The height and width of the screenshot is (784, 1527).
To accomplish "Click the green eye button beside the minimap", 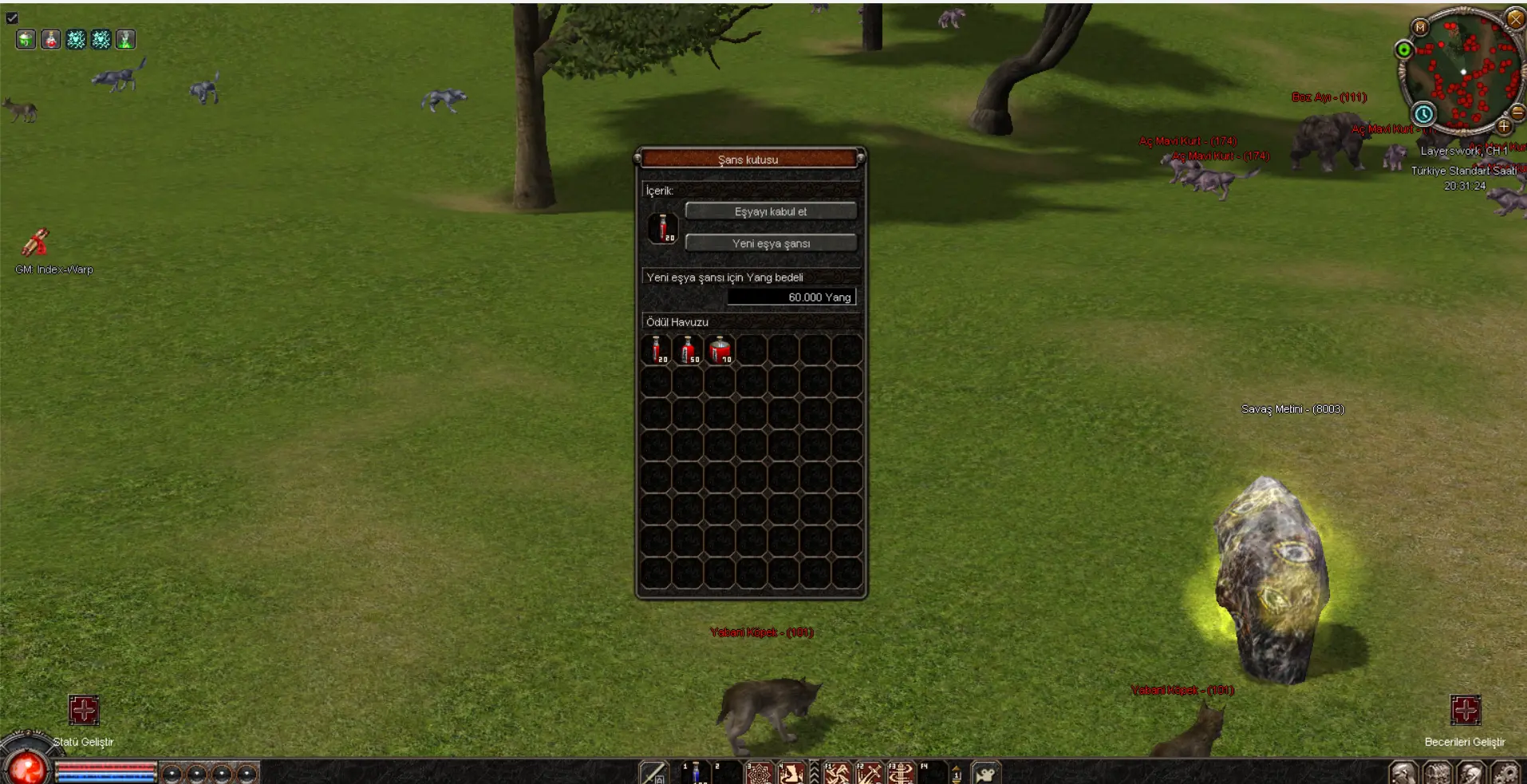I will click(1403, 50).
